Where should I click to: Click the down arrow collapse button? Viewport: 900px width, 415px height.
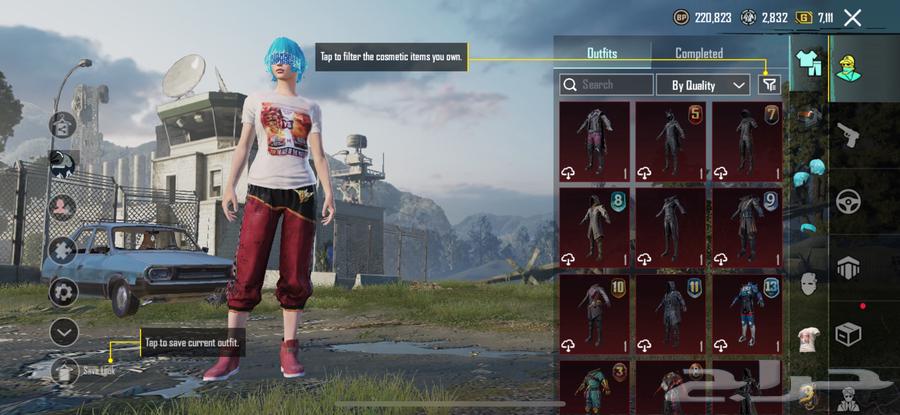[x=64, y=331]
